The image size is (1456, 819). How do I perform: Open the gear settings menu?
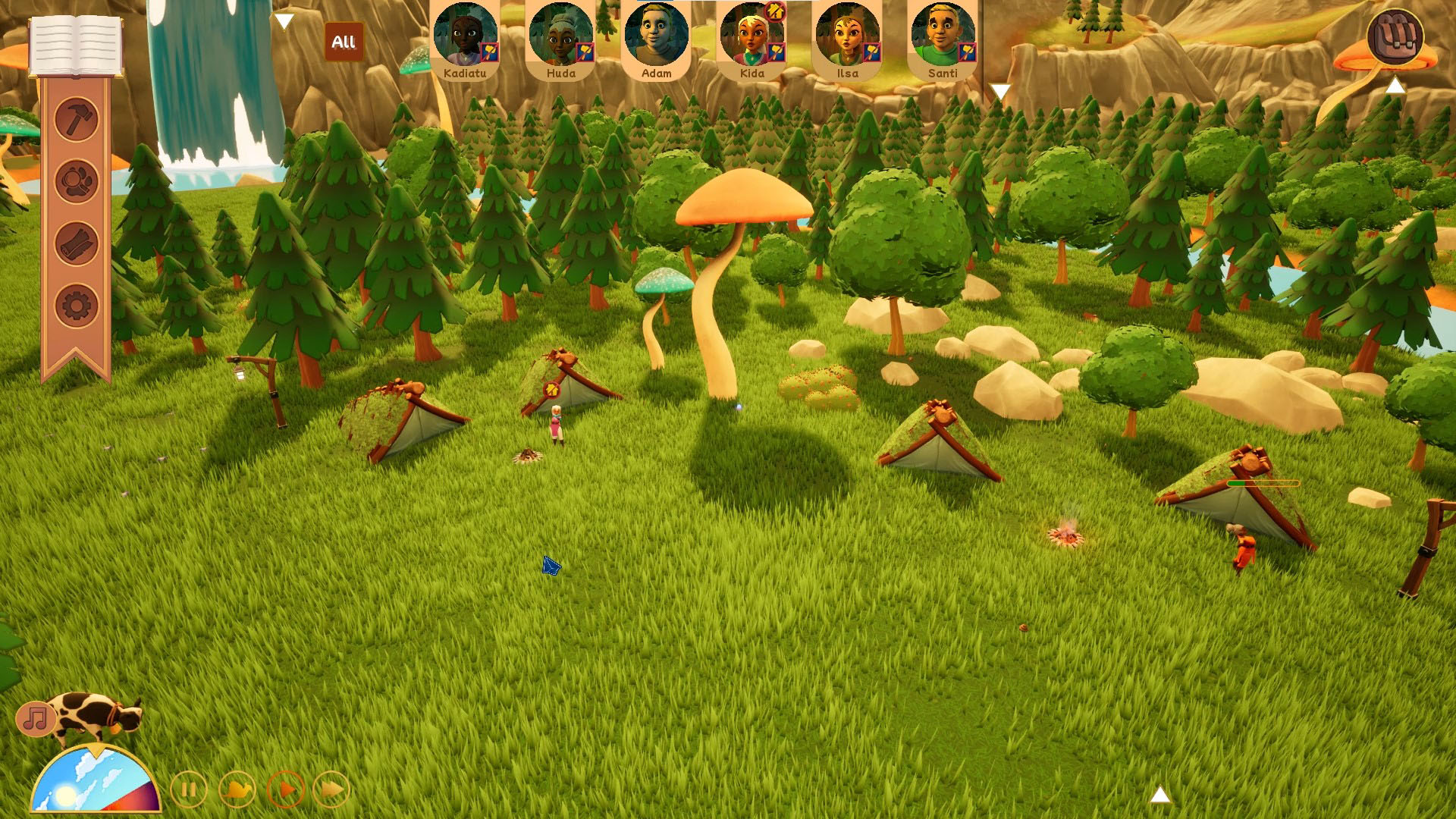[77, 306]
